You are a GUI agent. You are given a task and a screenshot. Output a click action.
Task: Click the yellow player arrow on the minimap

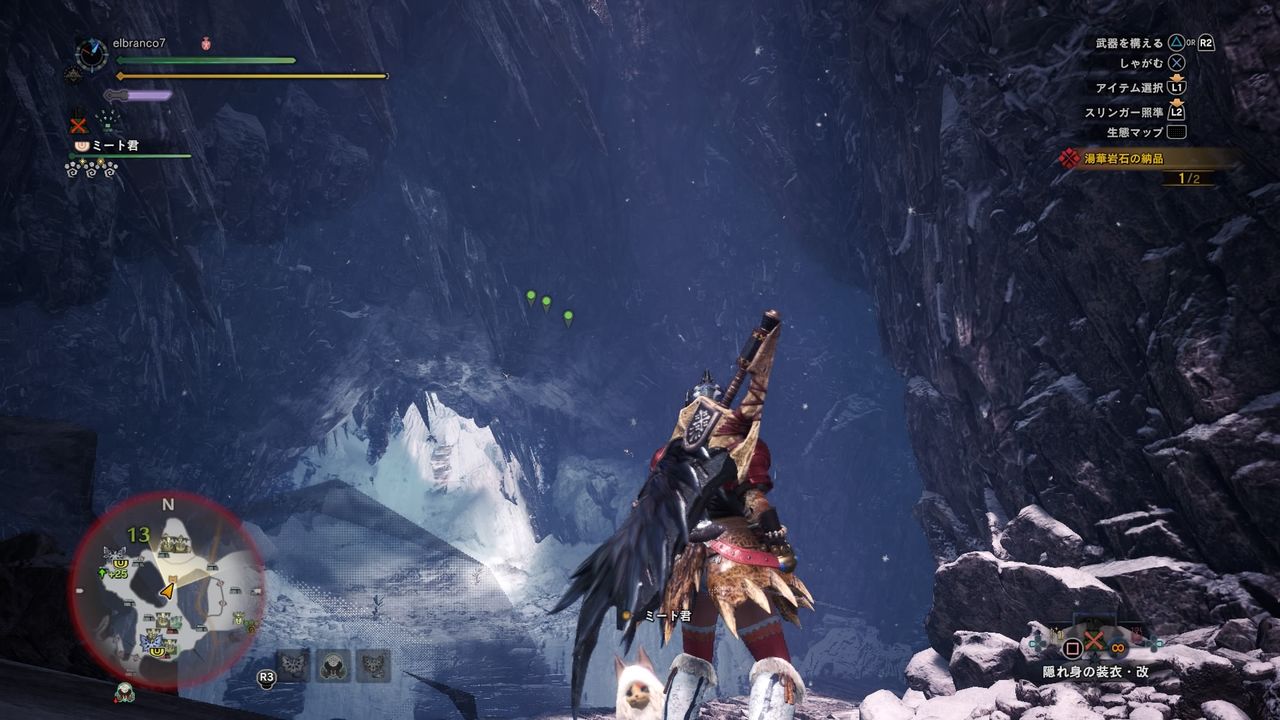(167, 592)
